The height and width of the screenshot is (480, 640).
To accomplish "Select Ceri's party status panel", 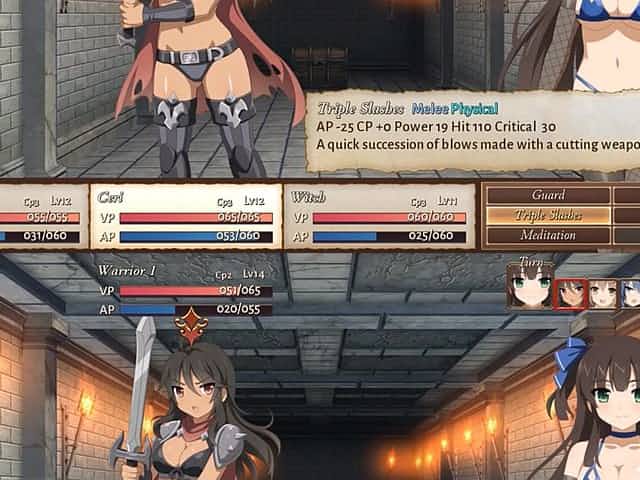I will pos(187,216).
